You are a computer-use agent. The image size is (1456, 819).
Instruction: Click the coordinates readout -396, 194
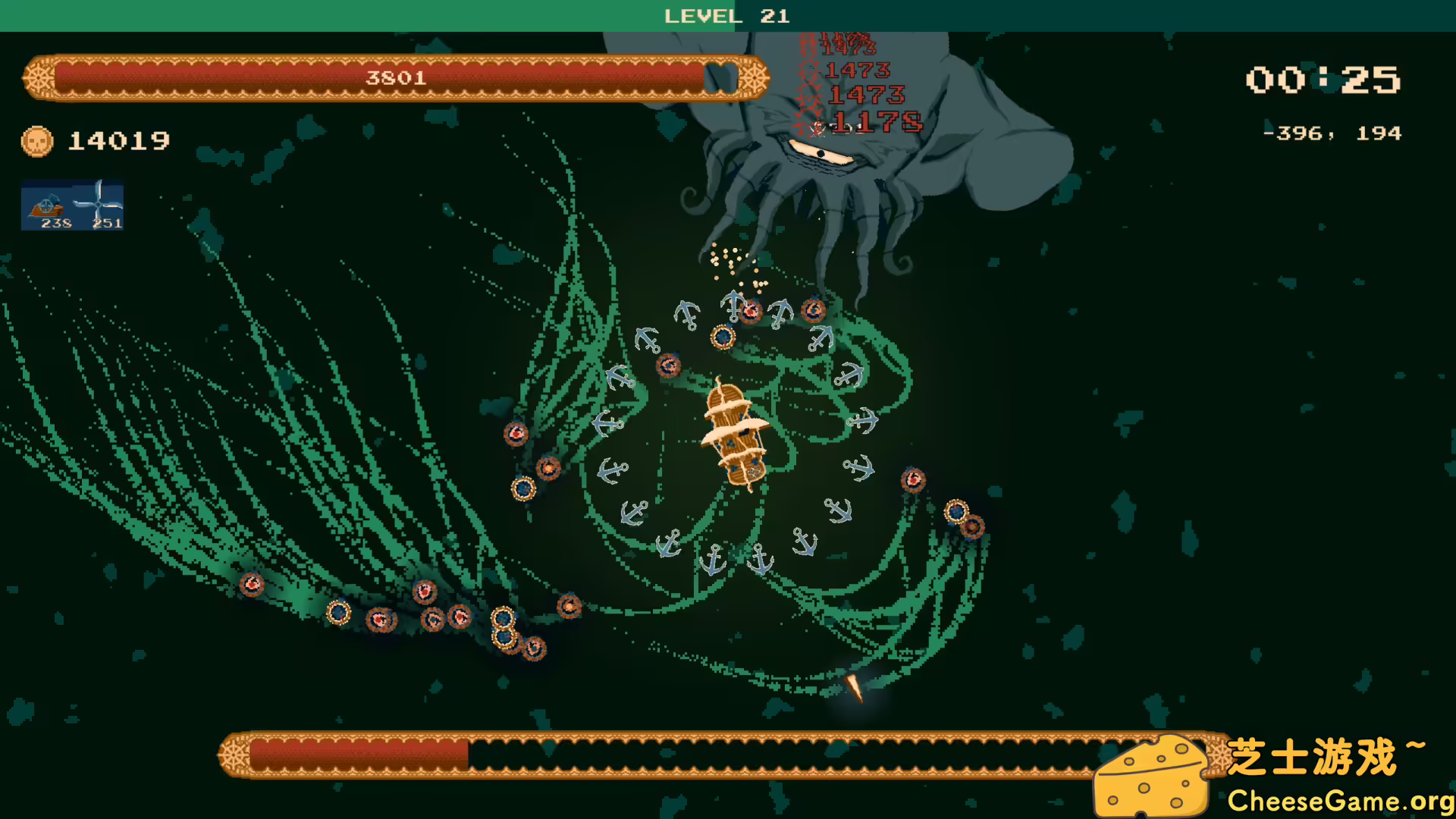point(1332,133)
